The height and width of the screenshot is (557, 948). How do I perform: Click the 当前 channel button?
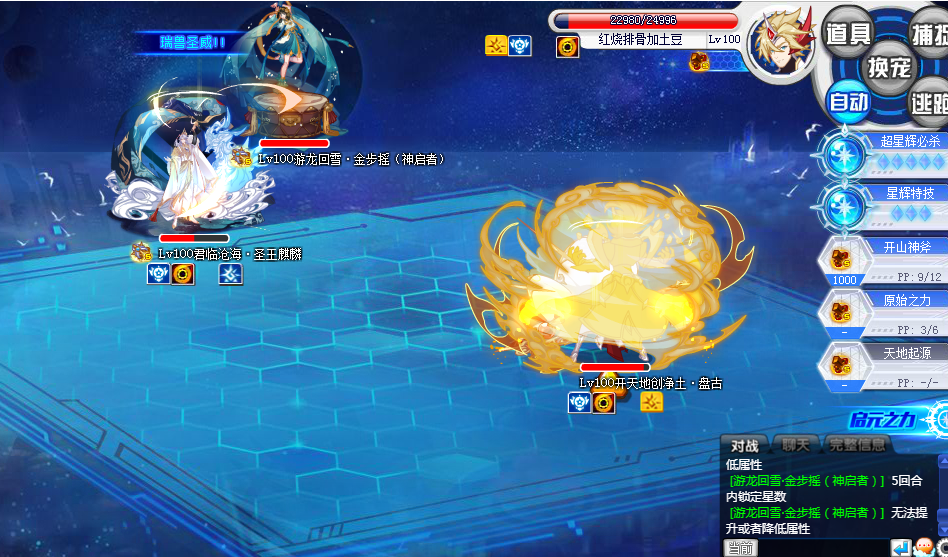[x=741, y=548]
